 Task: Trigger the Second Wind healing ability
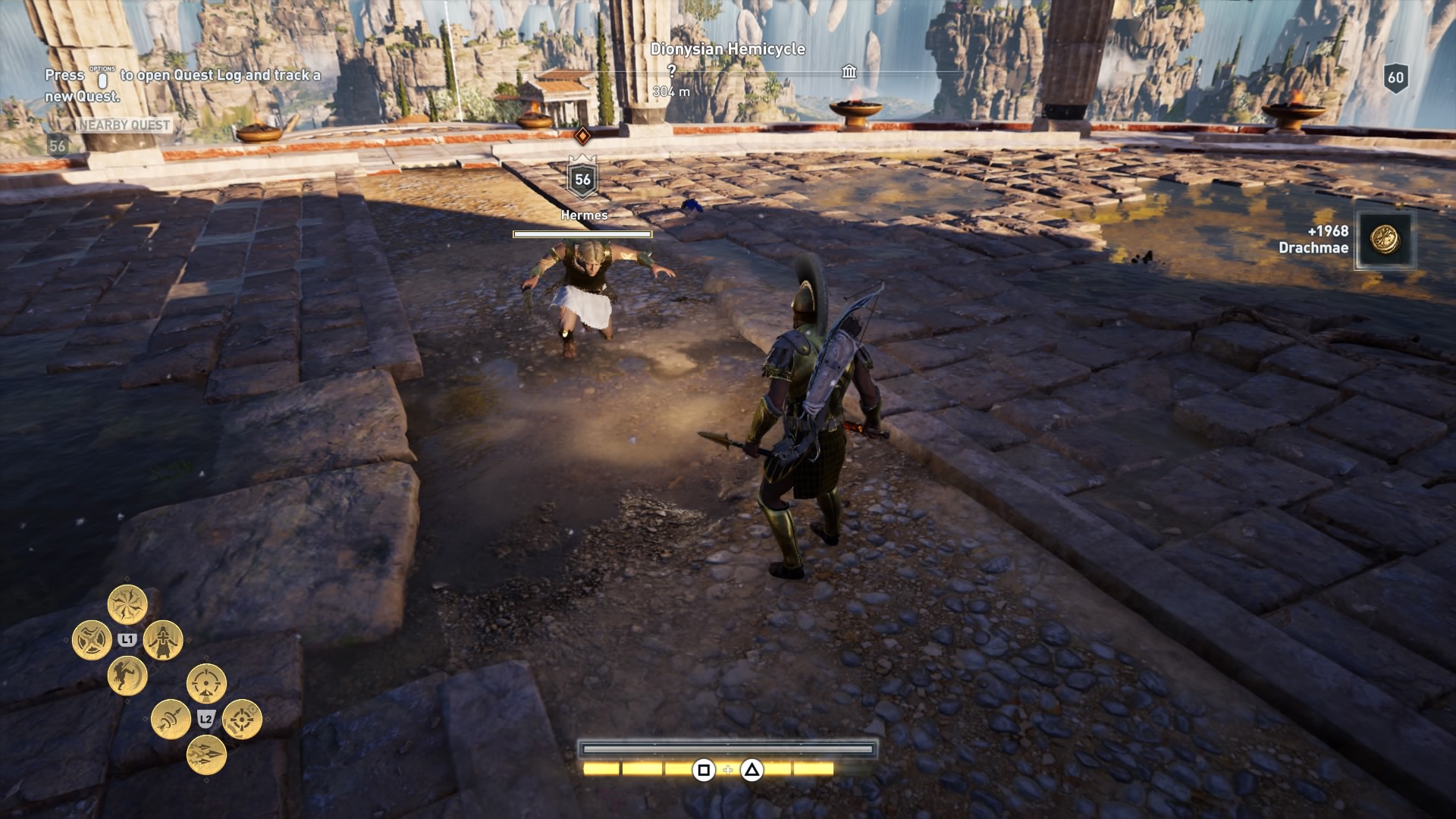pyautogui.click(x=163, y=641)
